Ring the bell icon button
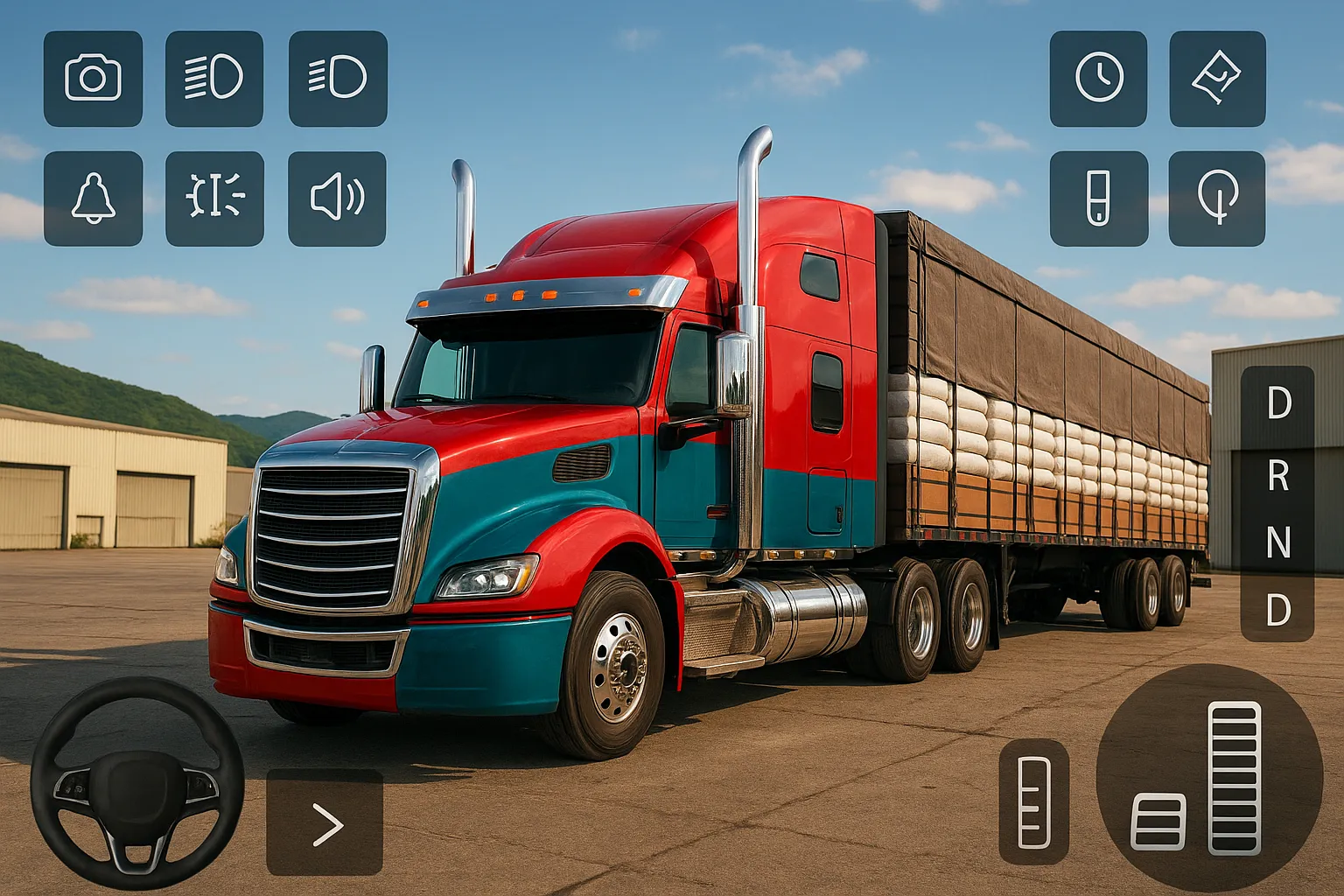This screenshot has height=896, width=1344. (x=93, y=199)
